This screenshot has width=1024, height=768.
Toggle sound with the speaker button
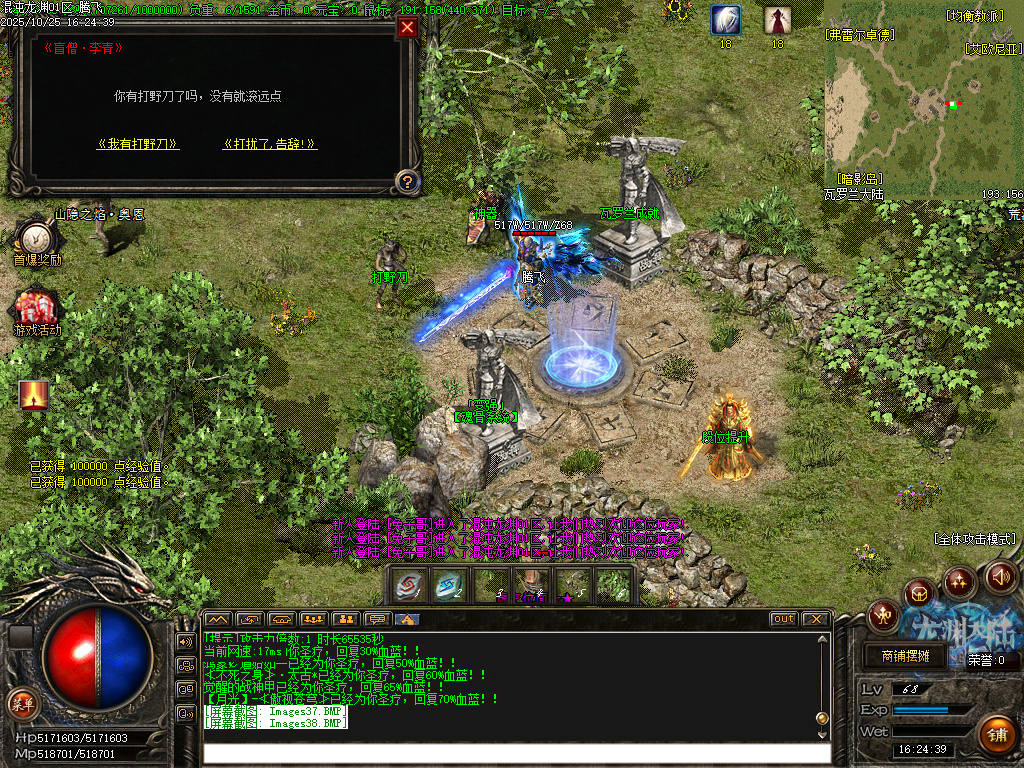[1001, 576]
